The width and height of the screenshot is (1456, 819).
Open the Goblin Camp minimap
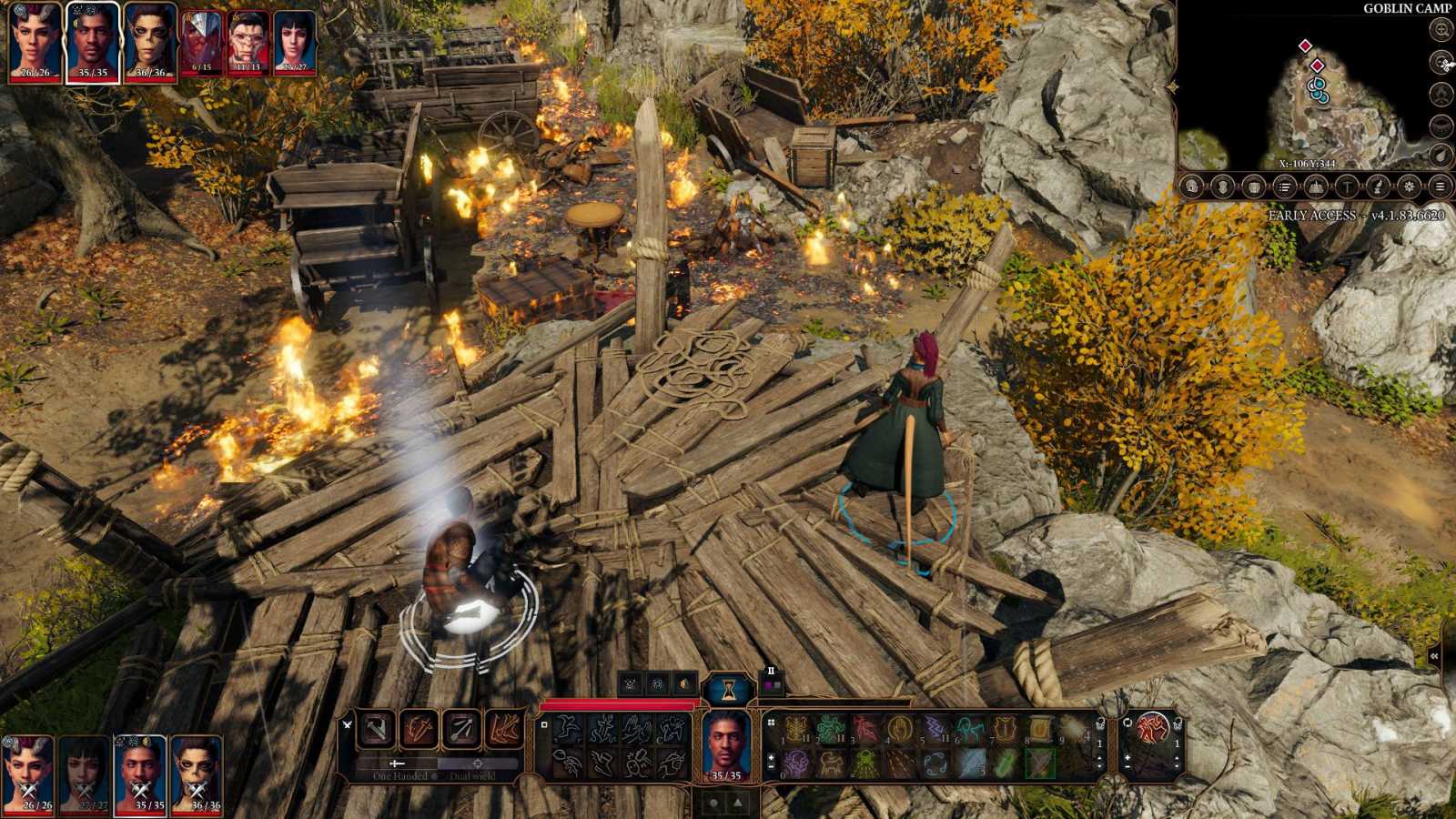(1309, 91)
